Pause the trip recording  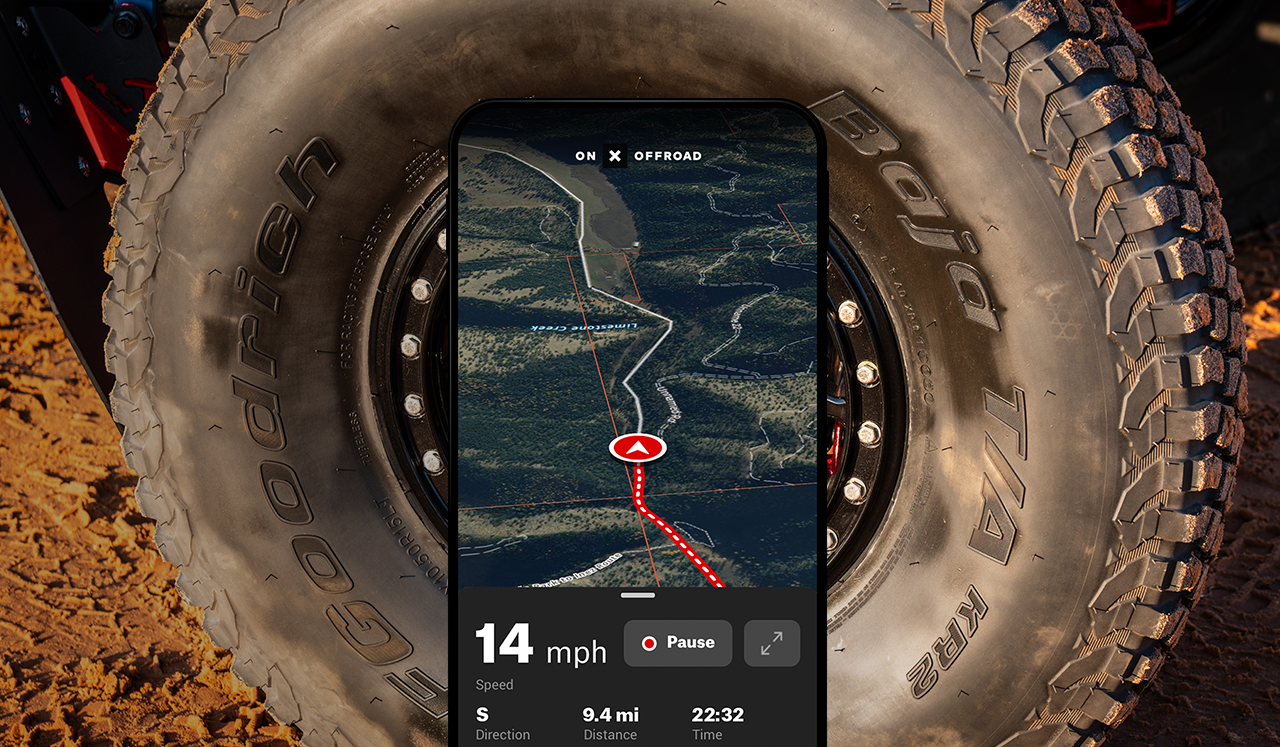tap(678, 643)
